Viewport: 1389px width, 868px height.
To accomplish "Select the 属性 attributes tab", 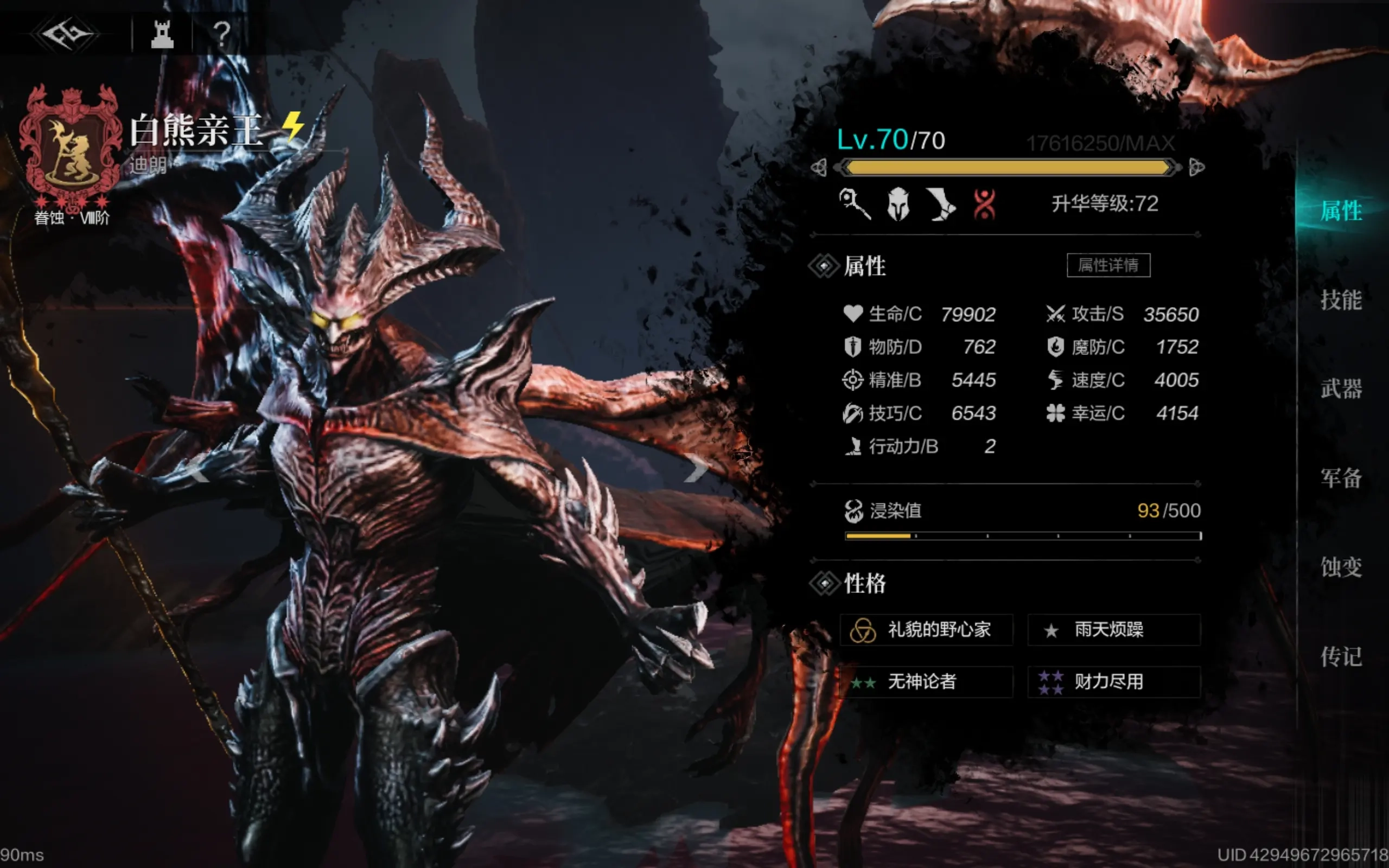I will (1341, 210).
